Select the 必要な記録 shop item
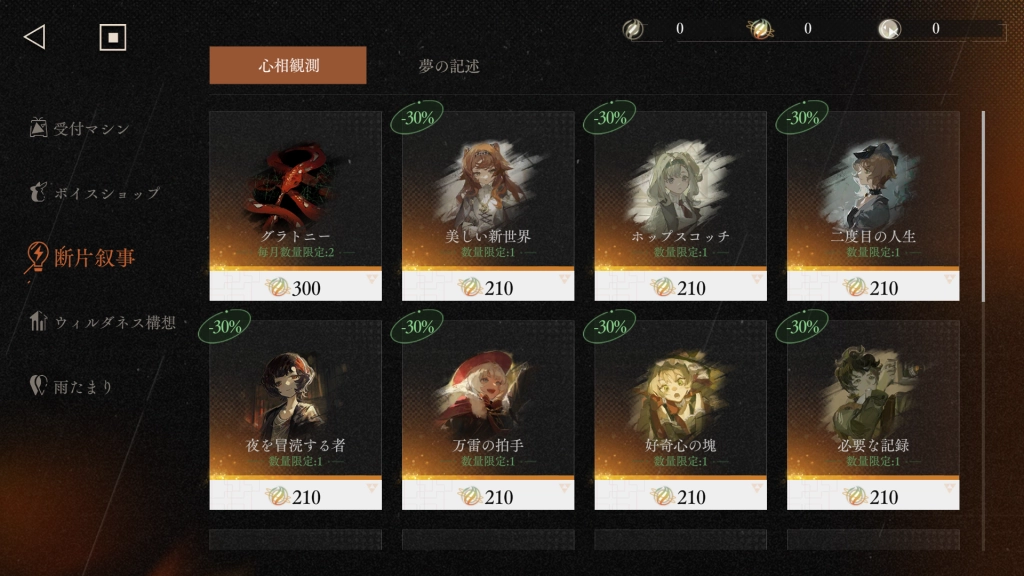 tap(873, 415)
